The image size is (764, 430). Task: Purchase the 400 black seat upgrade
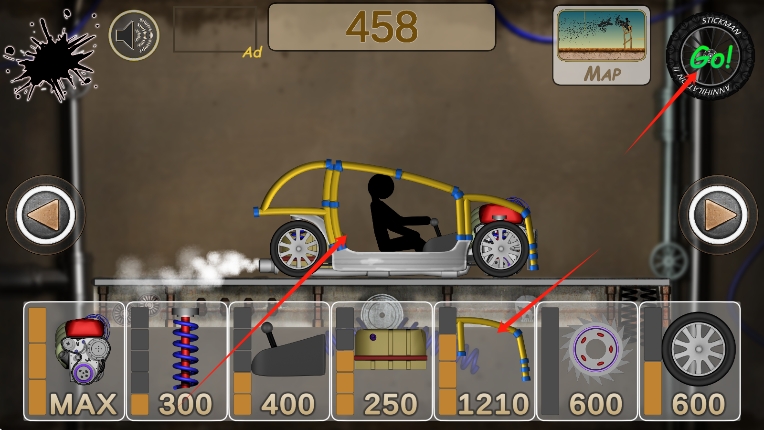coord(279,361)
